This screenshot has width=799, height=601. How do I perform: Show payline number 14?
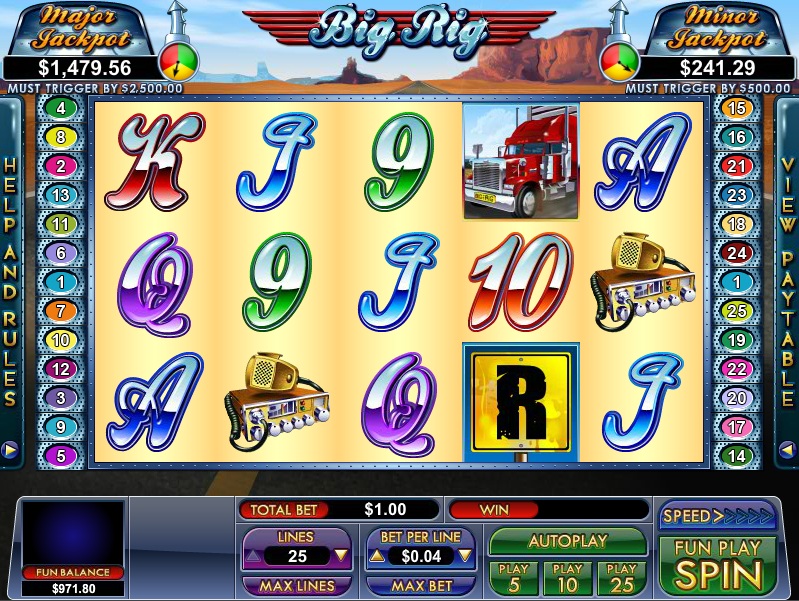coord(737,456)
